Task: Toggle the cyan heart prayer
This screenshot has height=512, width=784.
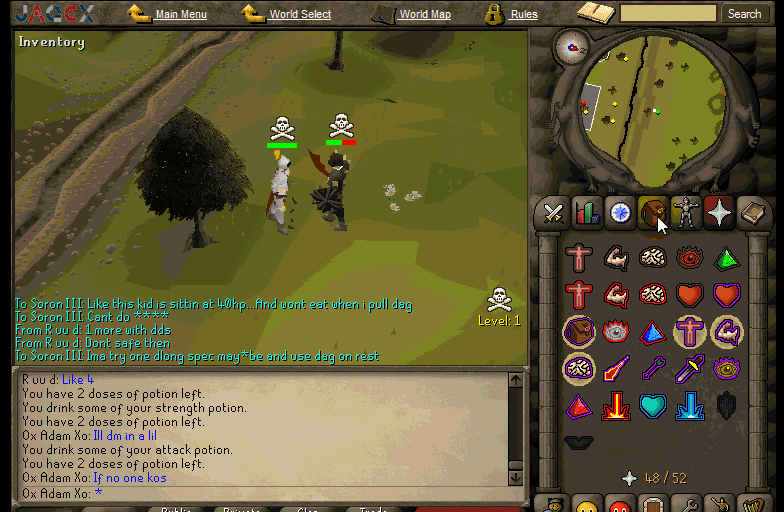Action: [652, 406]
